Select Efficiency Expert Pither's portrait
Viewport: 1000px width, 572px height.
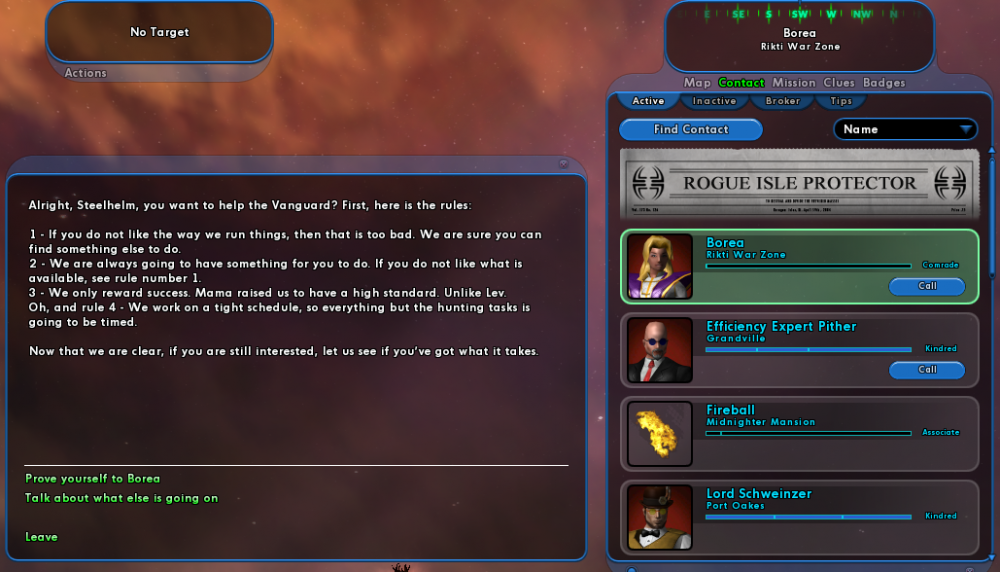(660, 350)
